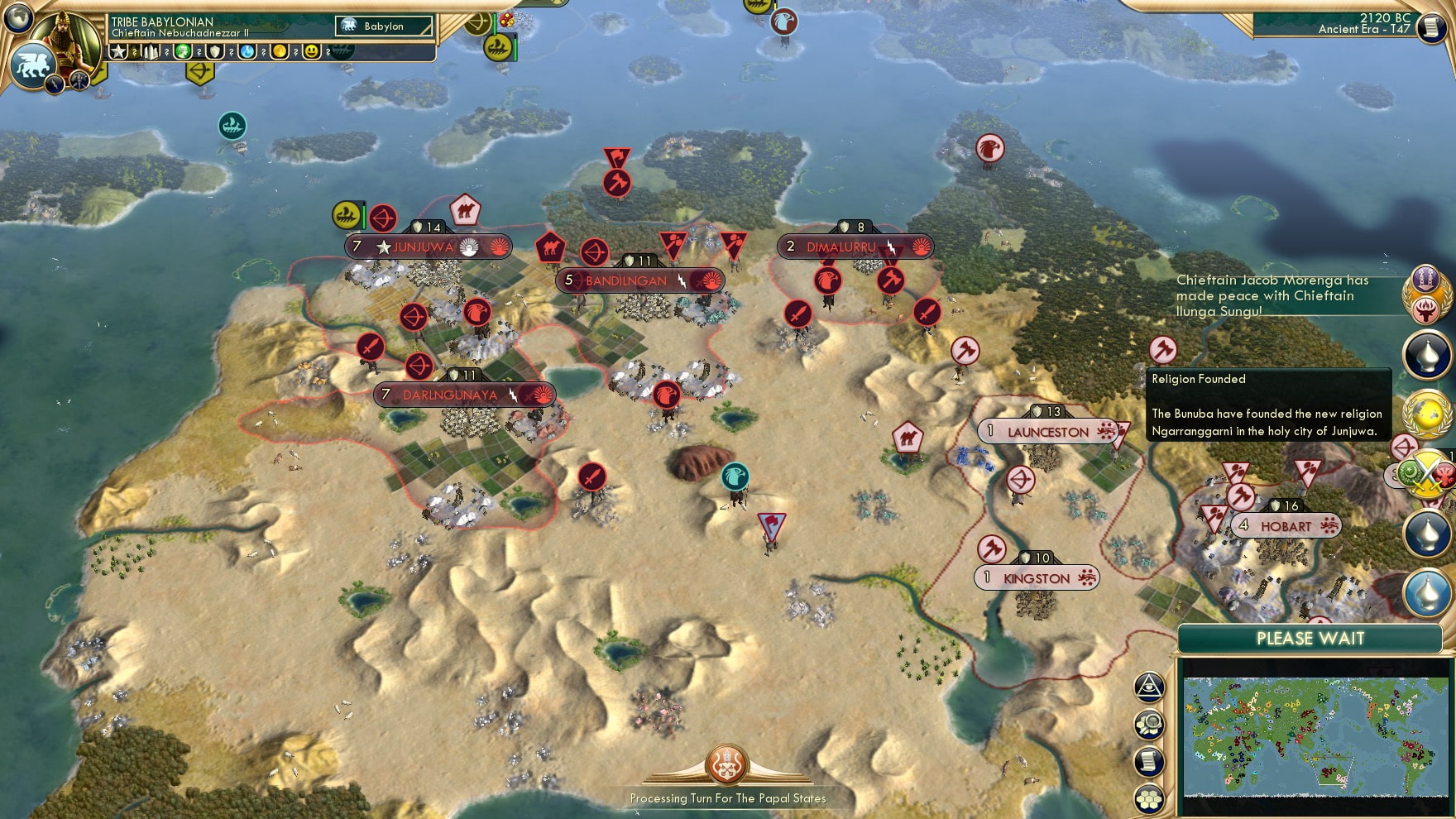Image resolution: width=1456 pixels, height=819 pixels.
Task: Open the Civilopedia scroll icon top-right
Action: 1430,27
